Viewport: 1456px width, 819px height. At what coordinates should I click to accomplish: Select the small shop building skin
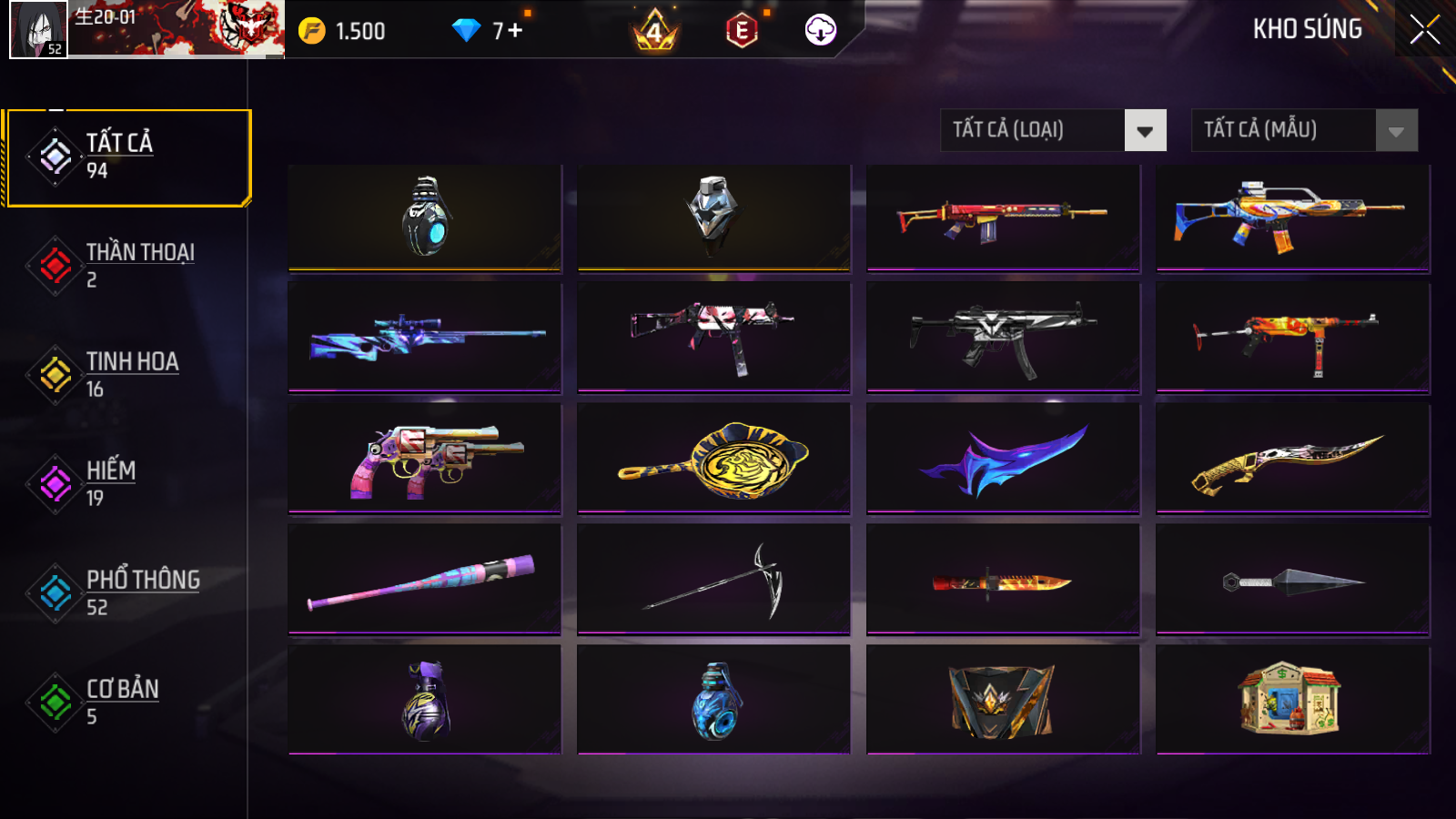pos(1292,699)
